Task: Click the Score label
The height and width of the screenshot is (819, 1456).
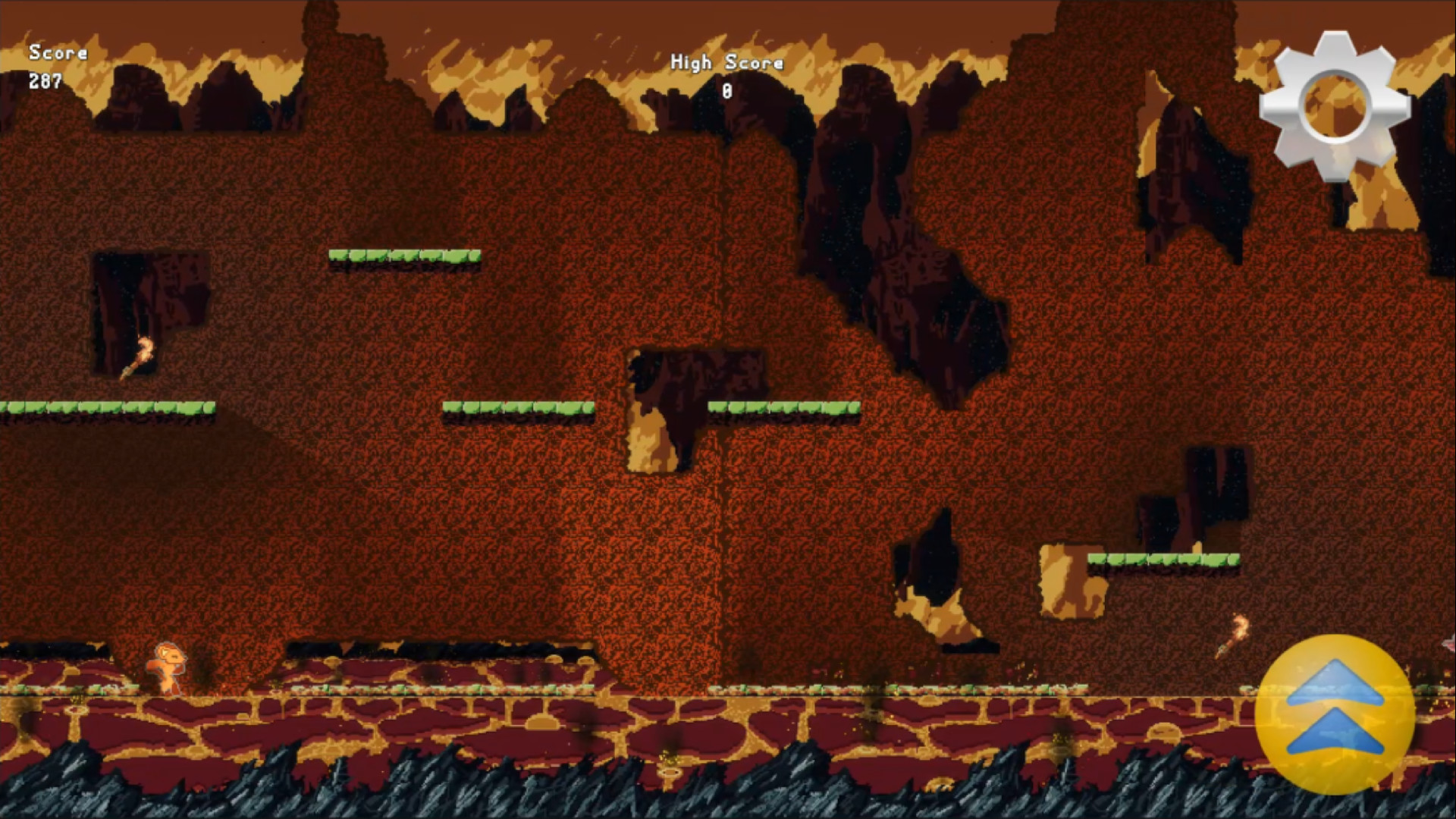Action: (x=58, y=53)
